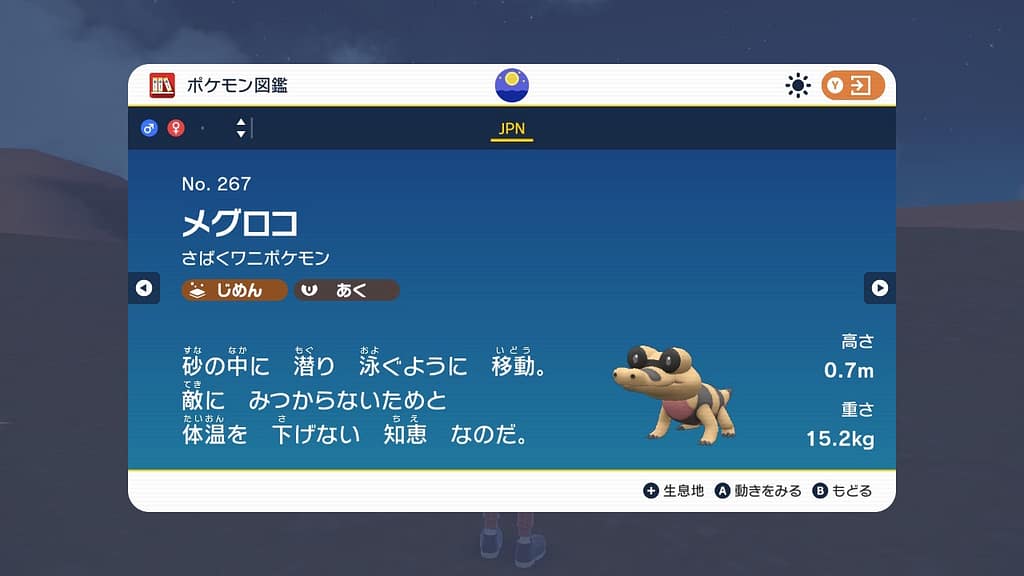Select the JPN language tab
Viewport: 1024px width, 576px height.
(511, 129)
